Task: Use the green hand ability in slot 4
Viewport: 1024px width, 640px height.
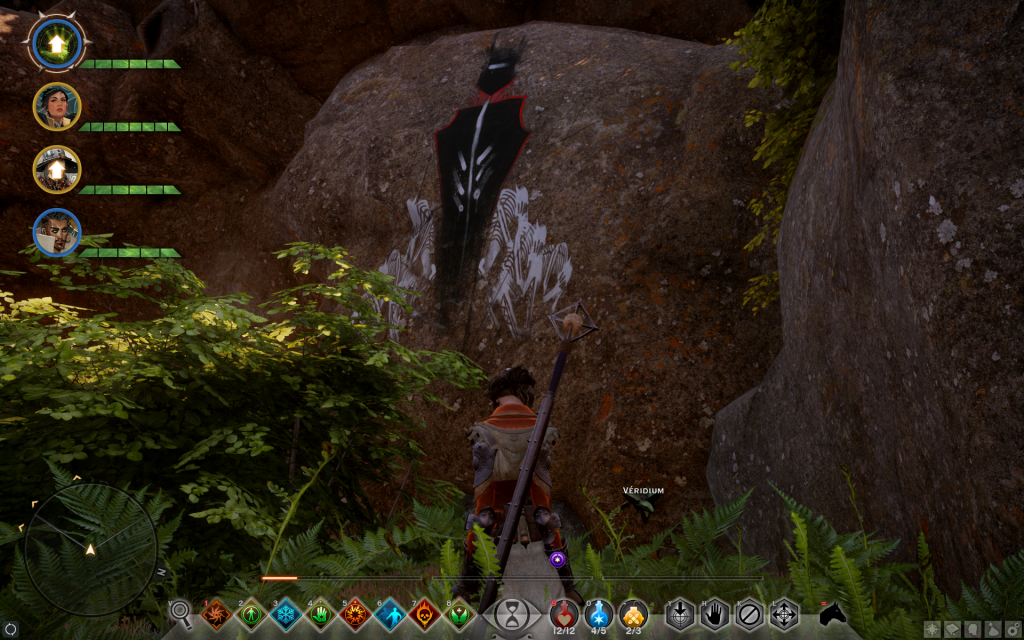Action: coord(320,613)
